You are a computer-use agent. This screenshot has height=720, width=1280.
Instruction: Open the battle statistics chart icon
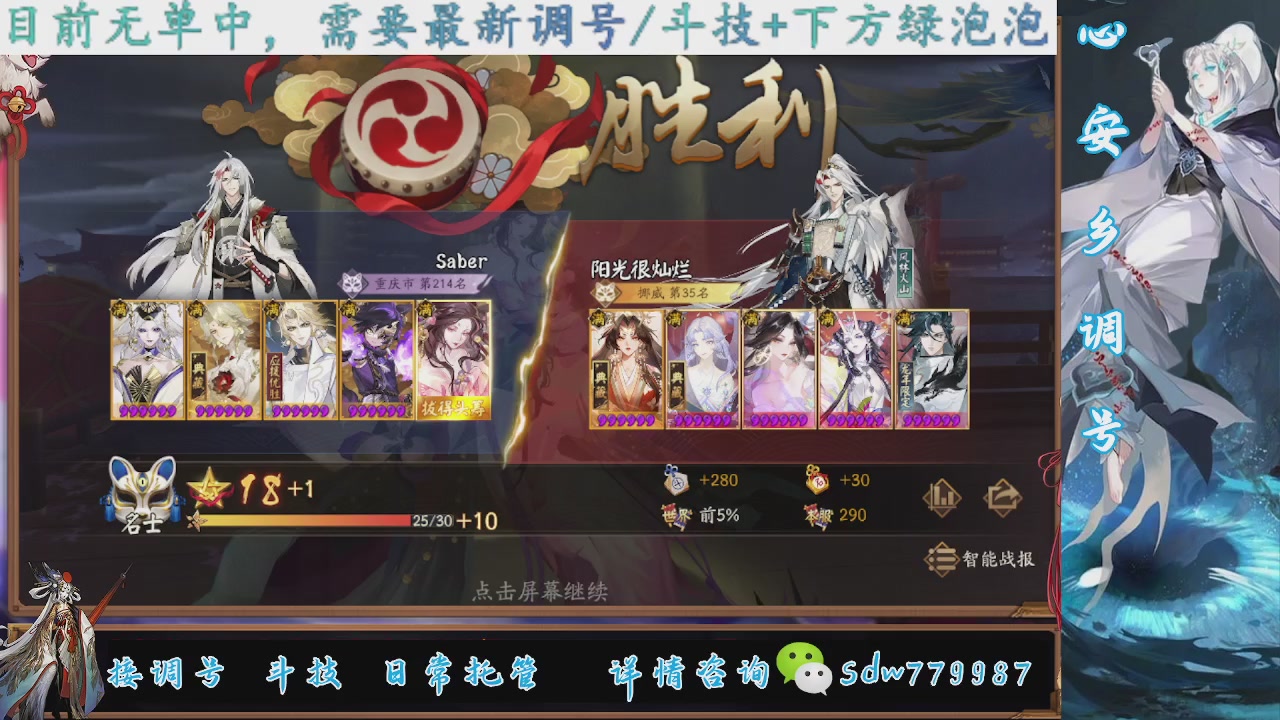pyautogui.click(x=941, y=496)
